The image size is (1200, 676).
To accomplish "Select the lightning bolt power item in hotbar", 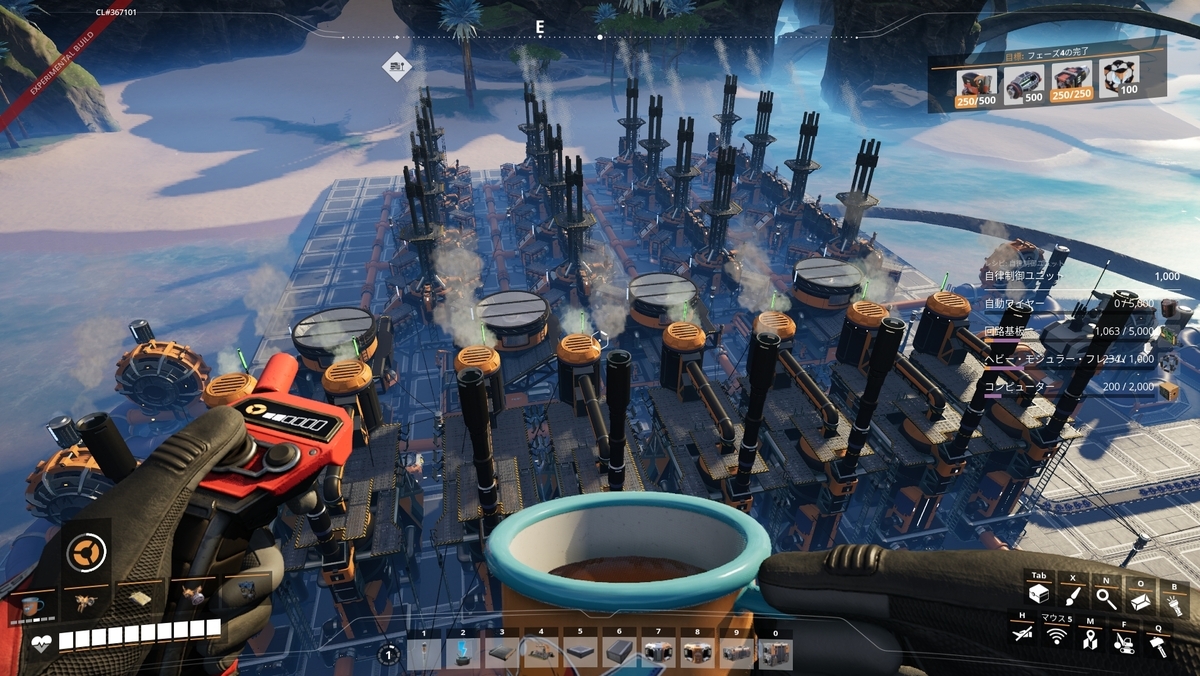I will click(x=463, y=653).
